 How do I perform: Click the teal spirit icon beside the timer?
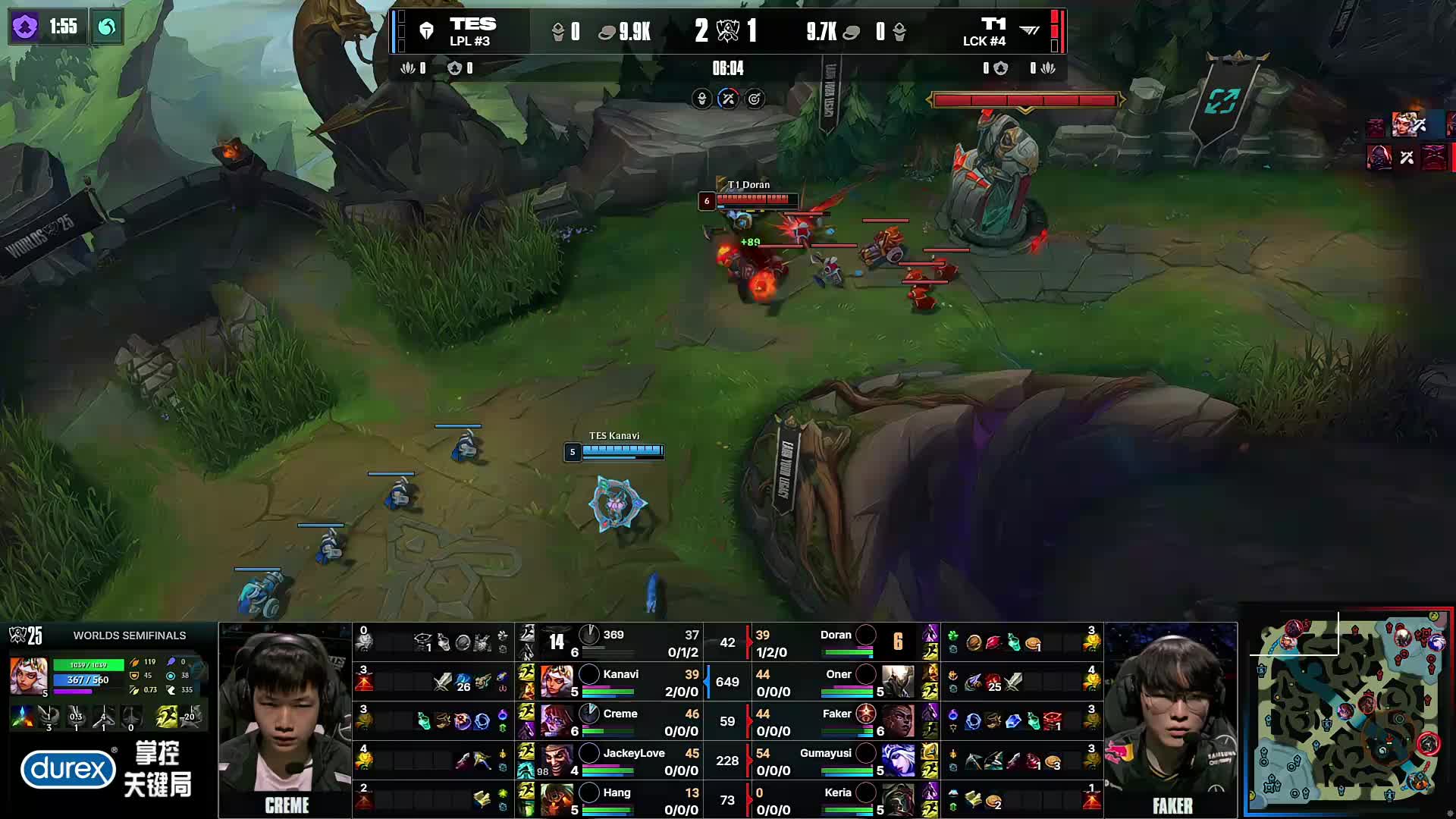(107, 27)
